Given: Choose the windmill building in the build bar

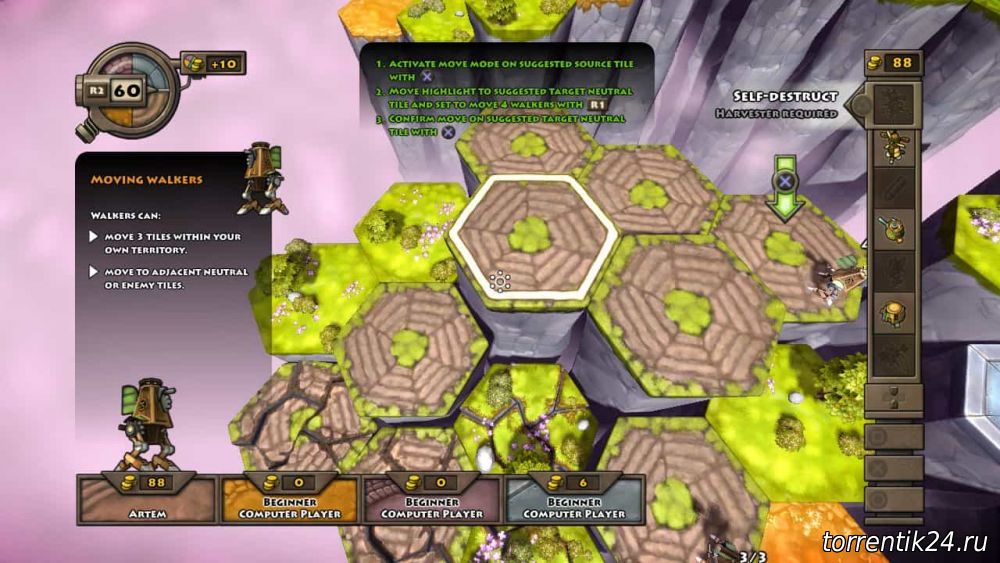Looking at the screenshot, I should [x=892, y=146].
